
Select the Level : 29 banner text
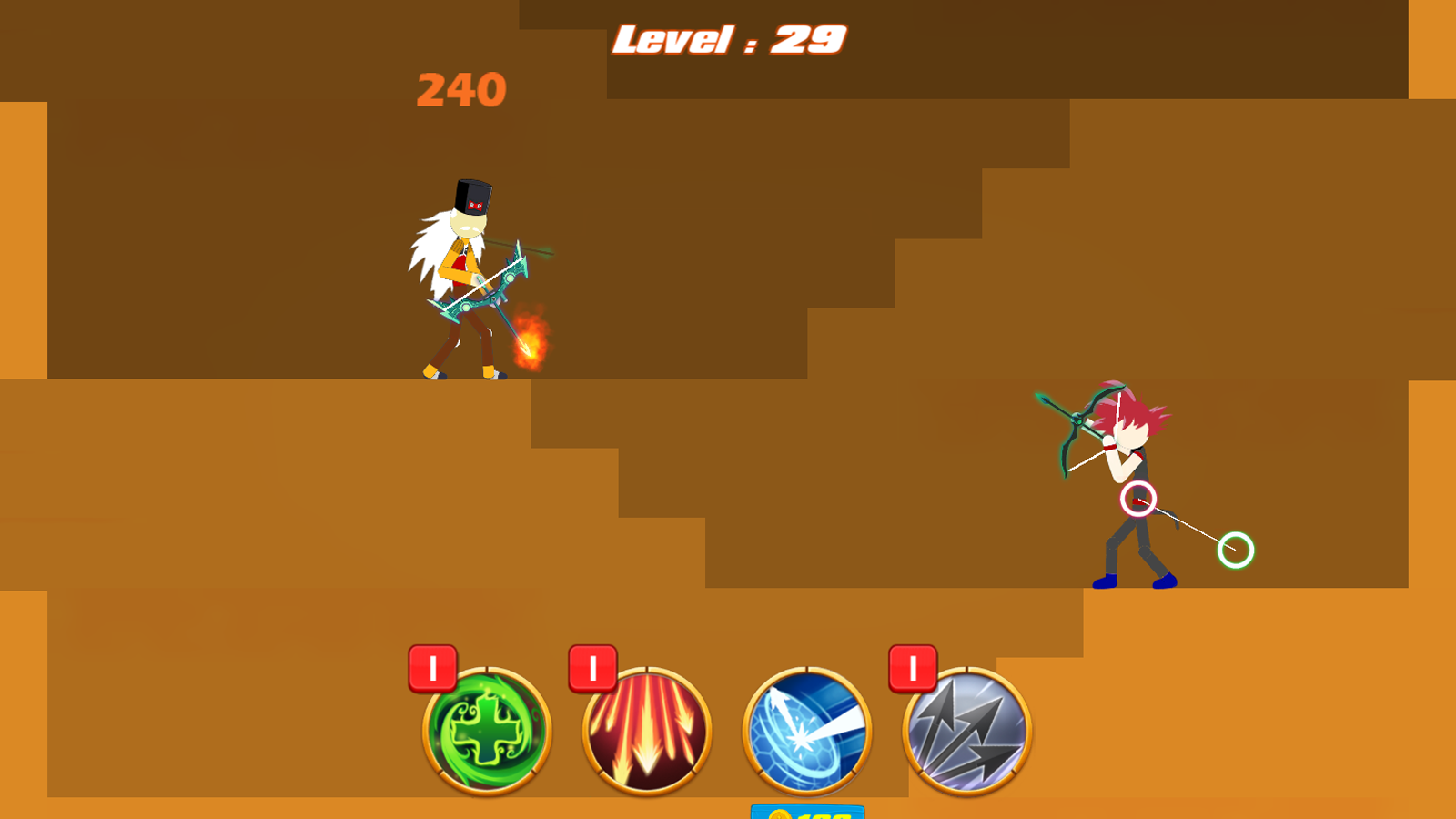coord(728,38)
